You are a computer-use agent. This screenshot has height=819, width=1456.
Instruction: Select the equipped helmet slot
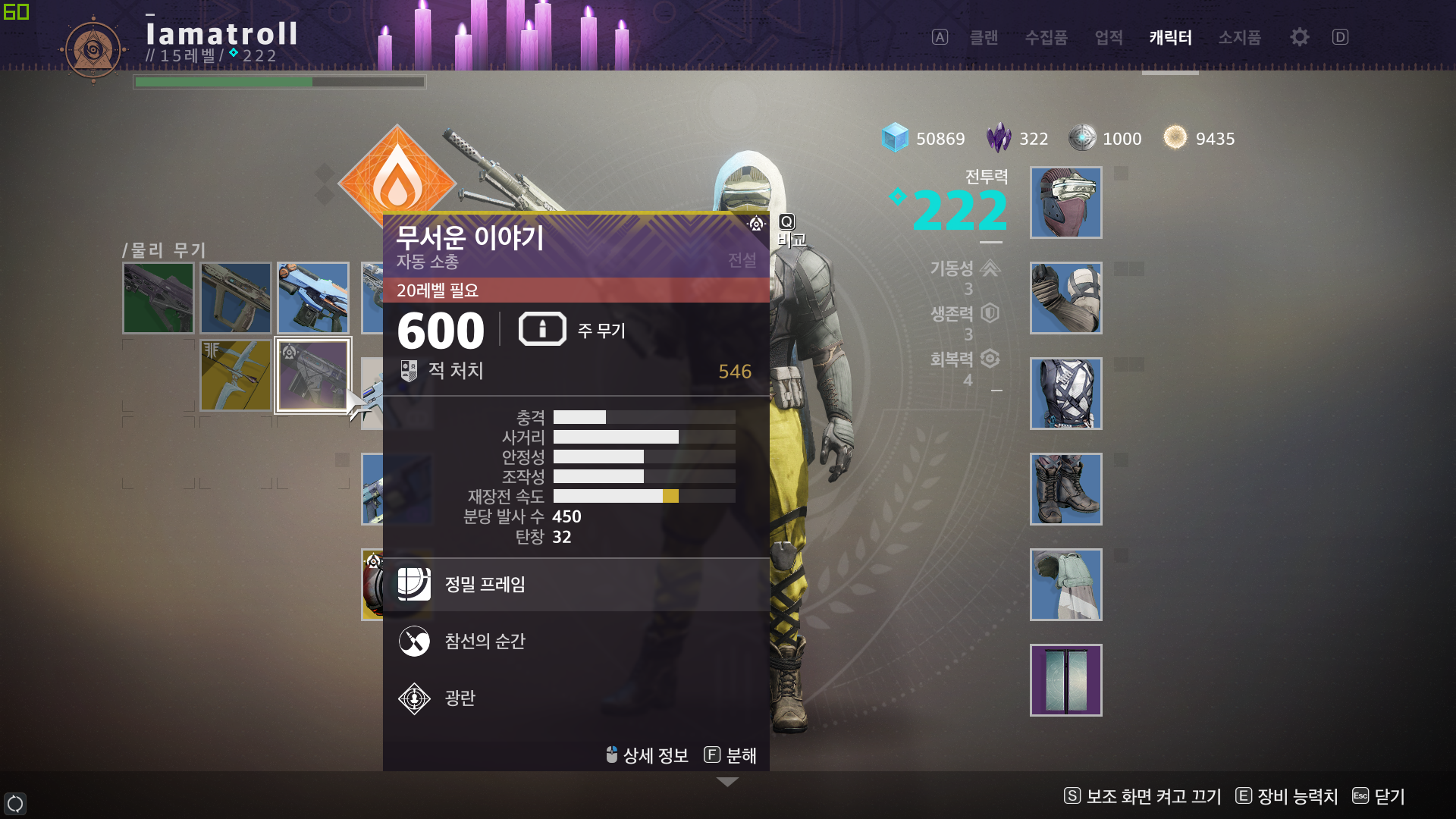1065,202
